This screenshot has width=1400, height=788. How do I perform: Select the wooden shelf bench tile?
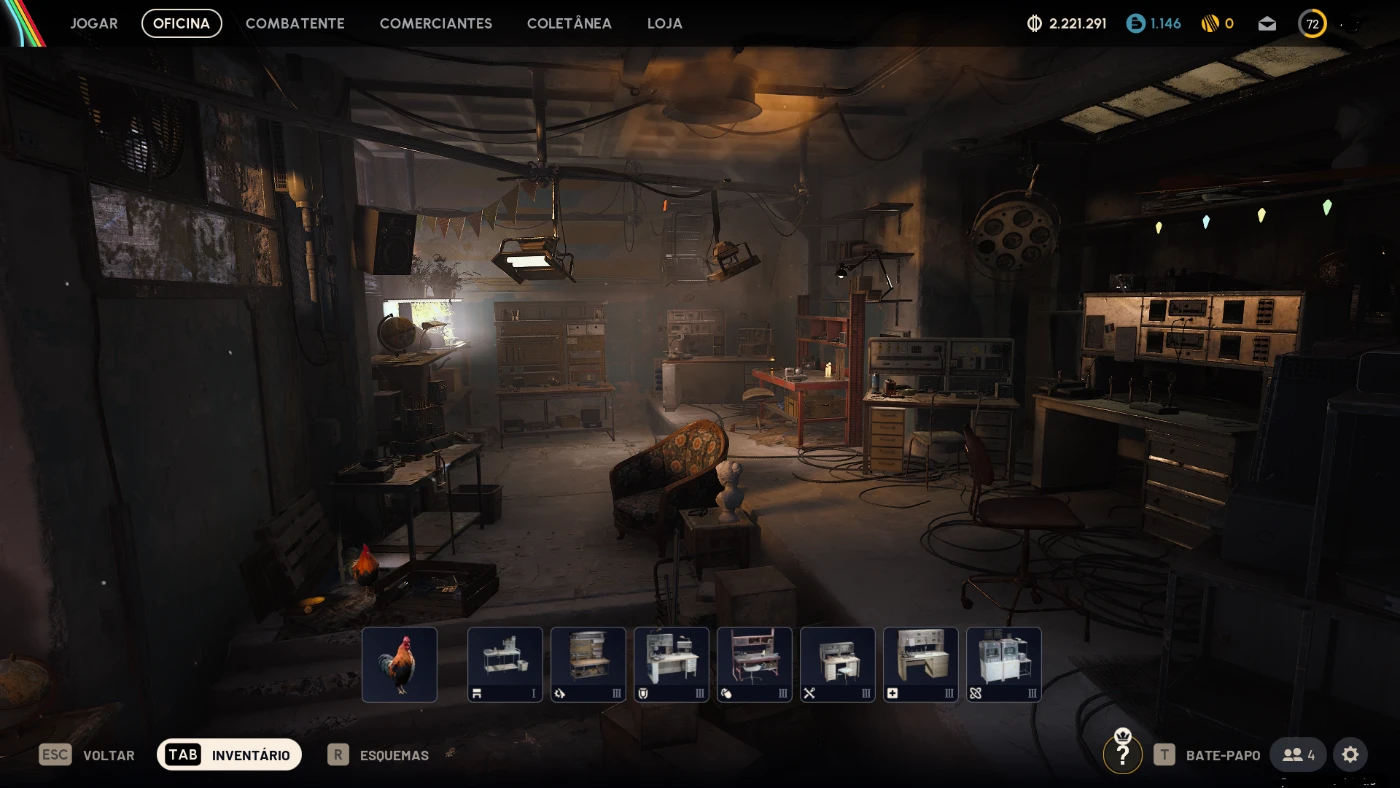[x=588, y=664]
